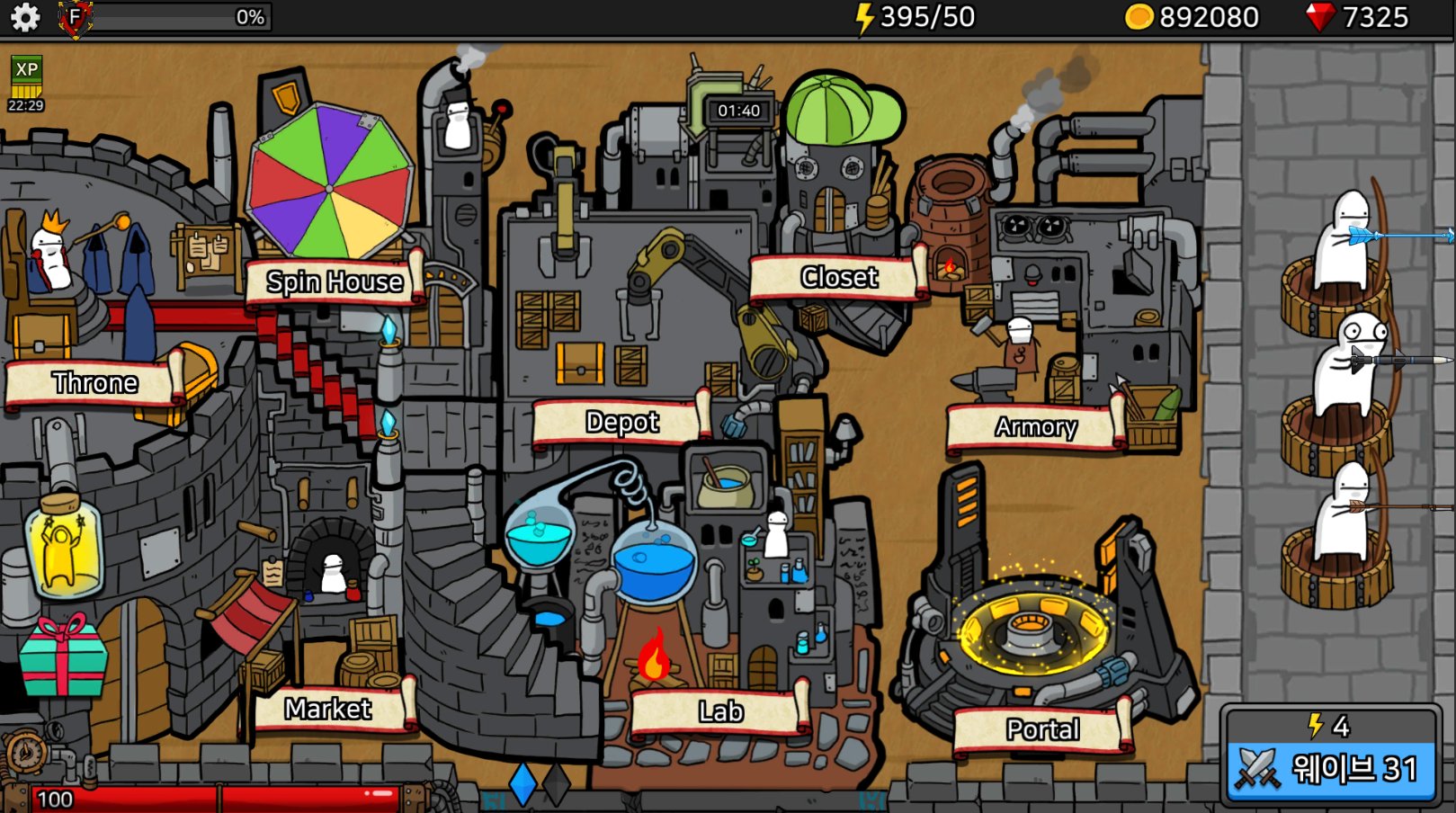
Task: Open the gear settings menu
Action: 24,17
